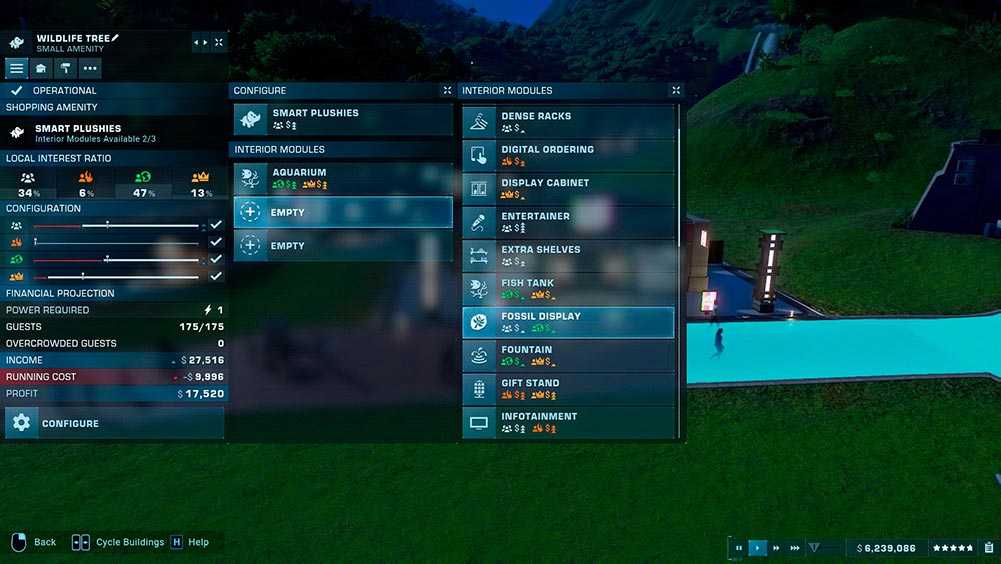Choose the Dense Racks module
Image resolution: width=1001 pixels, height=564 pixels.
pos(567,122)
